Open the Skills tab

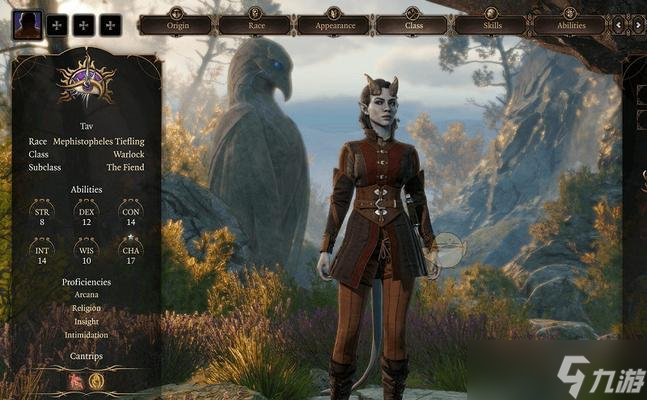pyautogui.click(x=490, y=24)
